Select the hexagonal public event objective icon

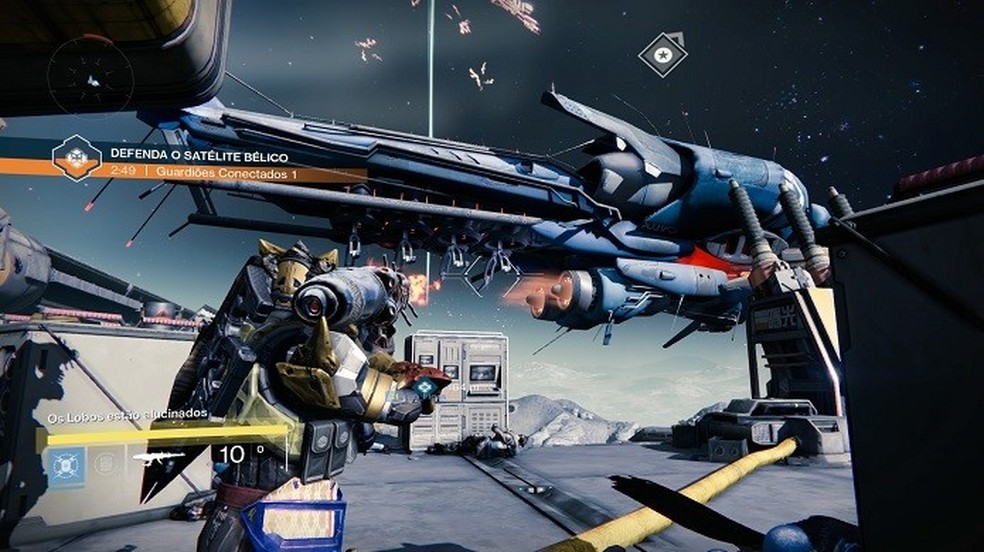point(77,158)
